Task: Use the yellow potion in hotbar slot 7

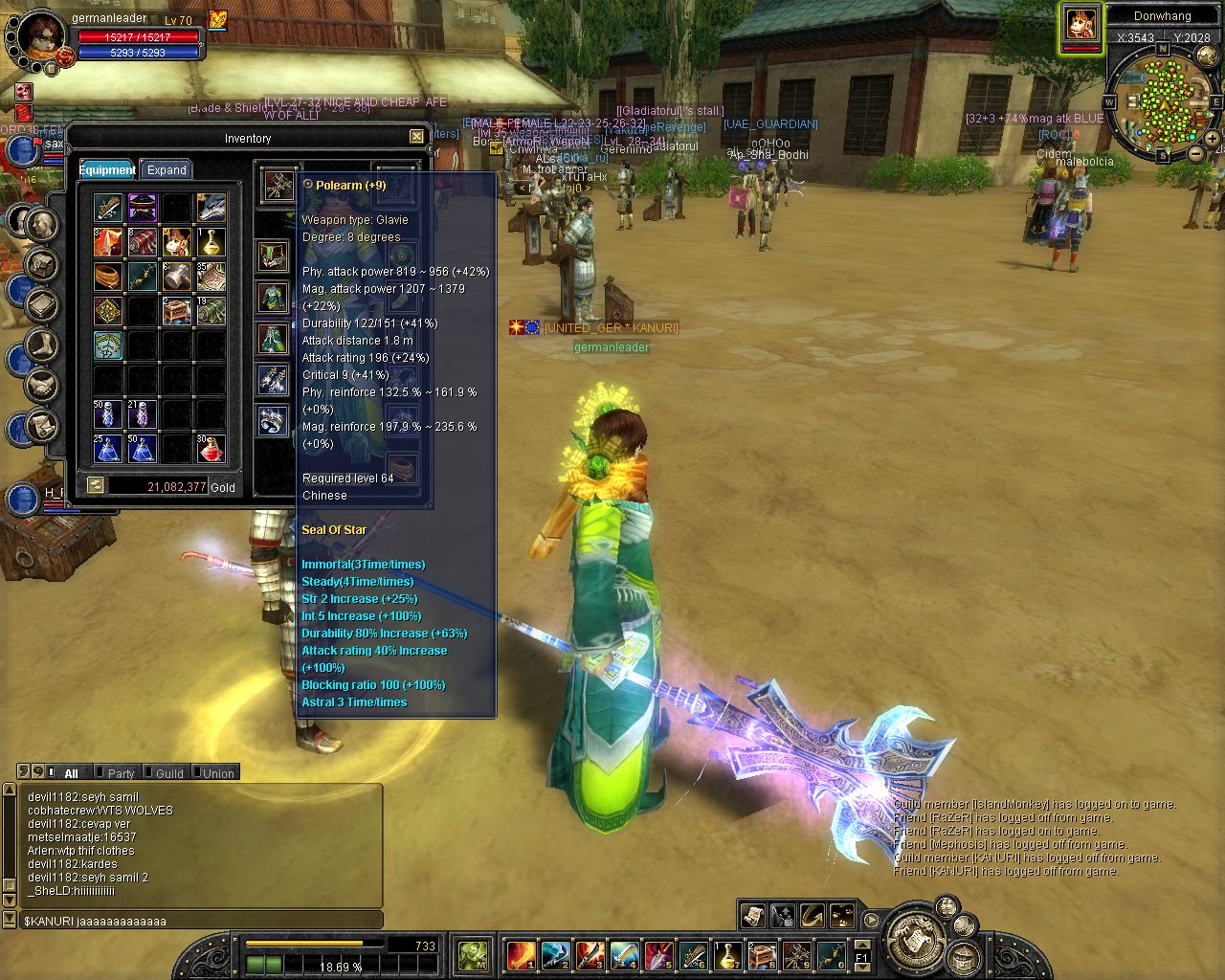Action: 728,954
